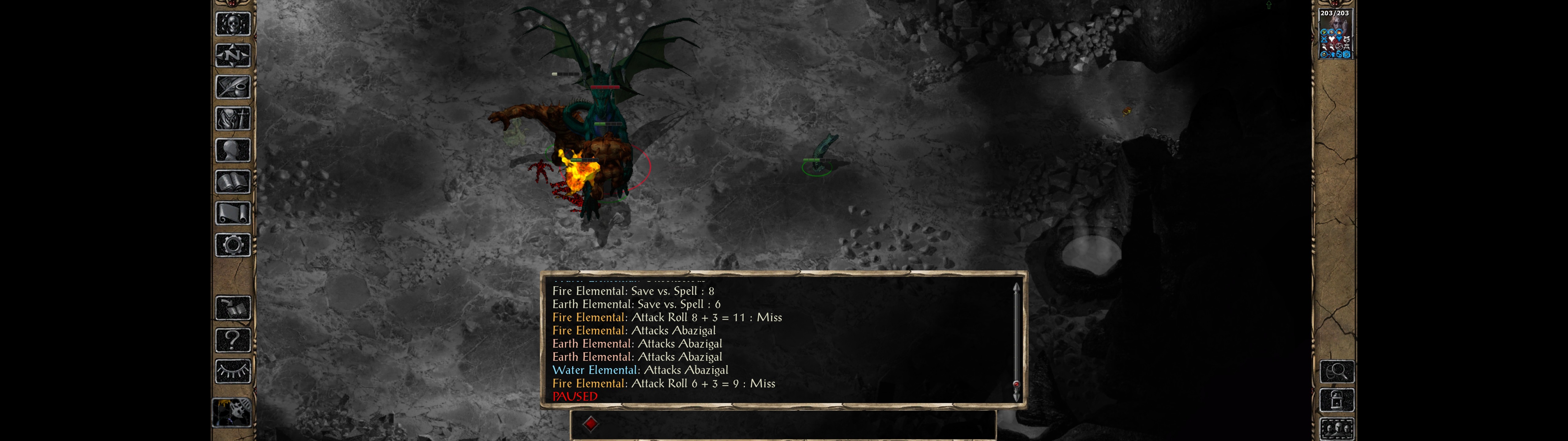This screenshot has height=441, width=1568.
Task: Click the quick save book icon
Action: click(232, 308)
